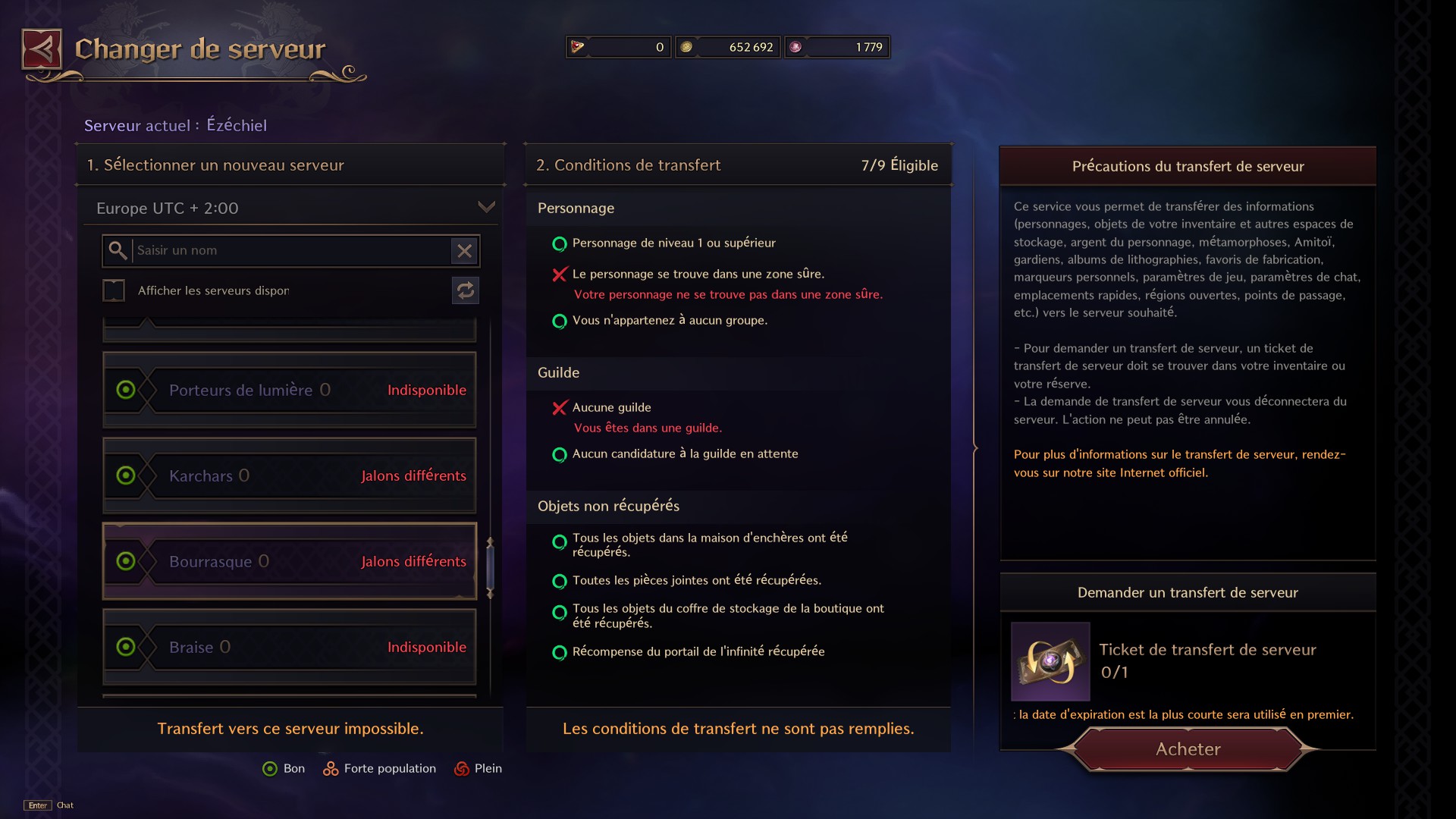Click the search magnifier icon
This screenshot has width=1456, height=819.
[118, 250]
